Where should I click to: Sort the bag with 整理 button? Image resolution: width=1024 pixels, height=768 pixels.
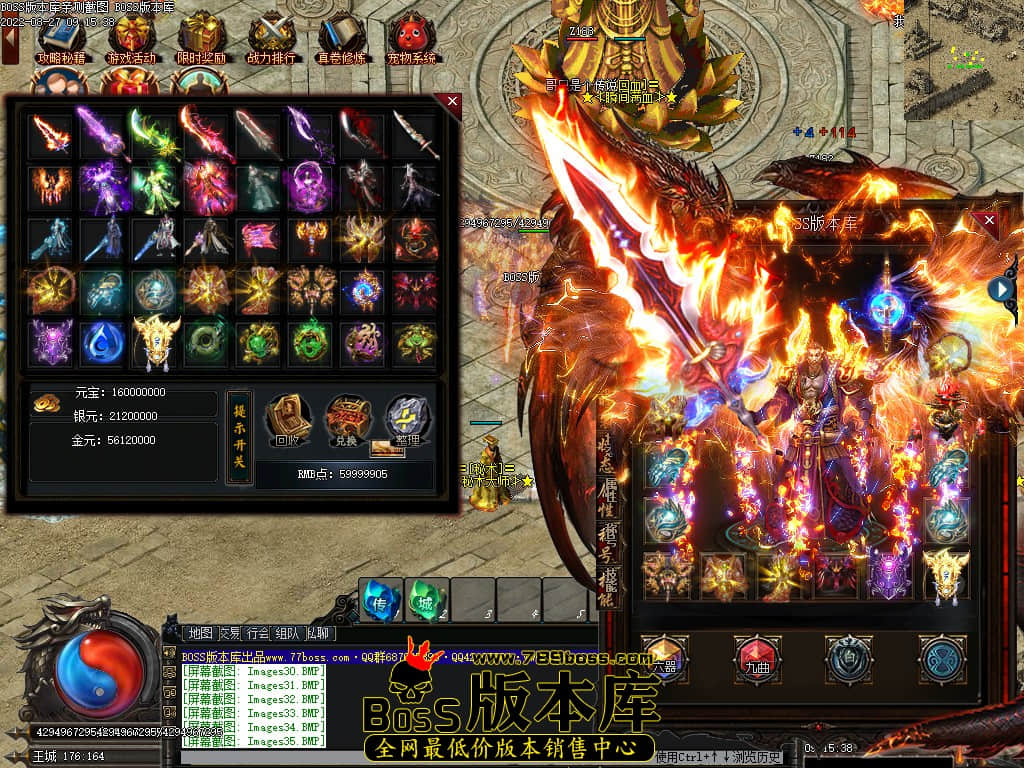[x=407, y=422]
